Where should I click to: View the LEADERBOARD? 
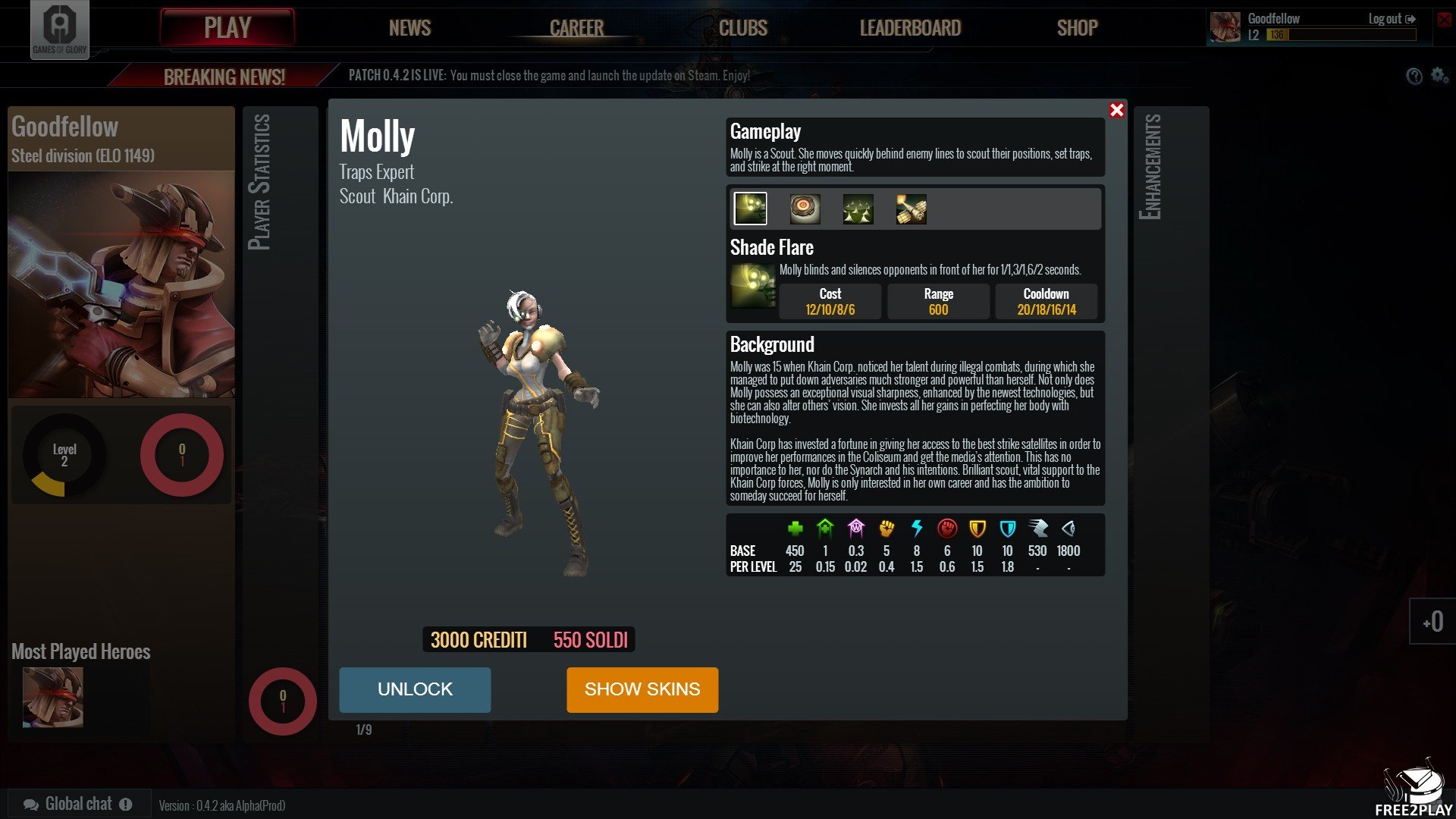pyautogui.click(x=910, y=28)
